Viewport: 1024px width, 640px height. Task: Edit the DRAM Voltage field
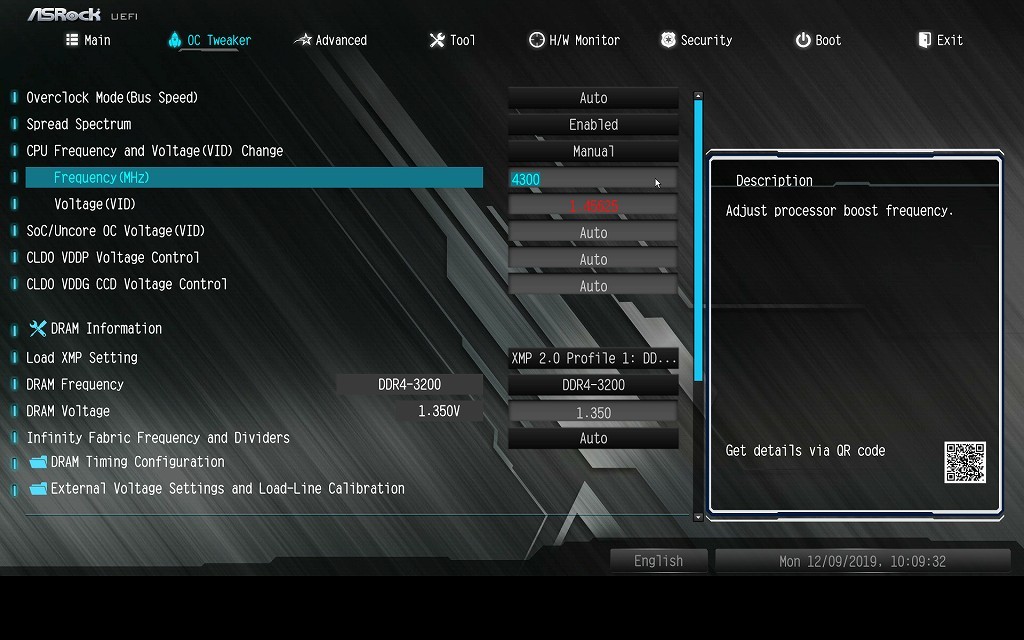pos(593,412)
